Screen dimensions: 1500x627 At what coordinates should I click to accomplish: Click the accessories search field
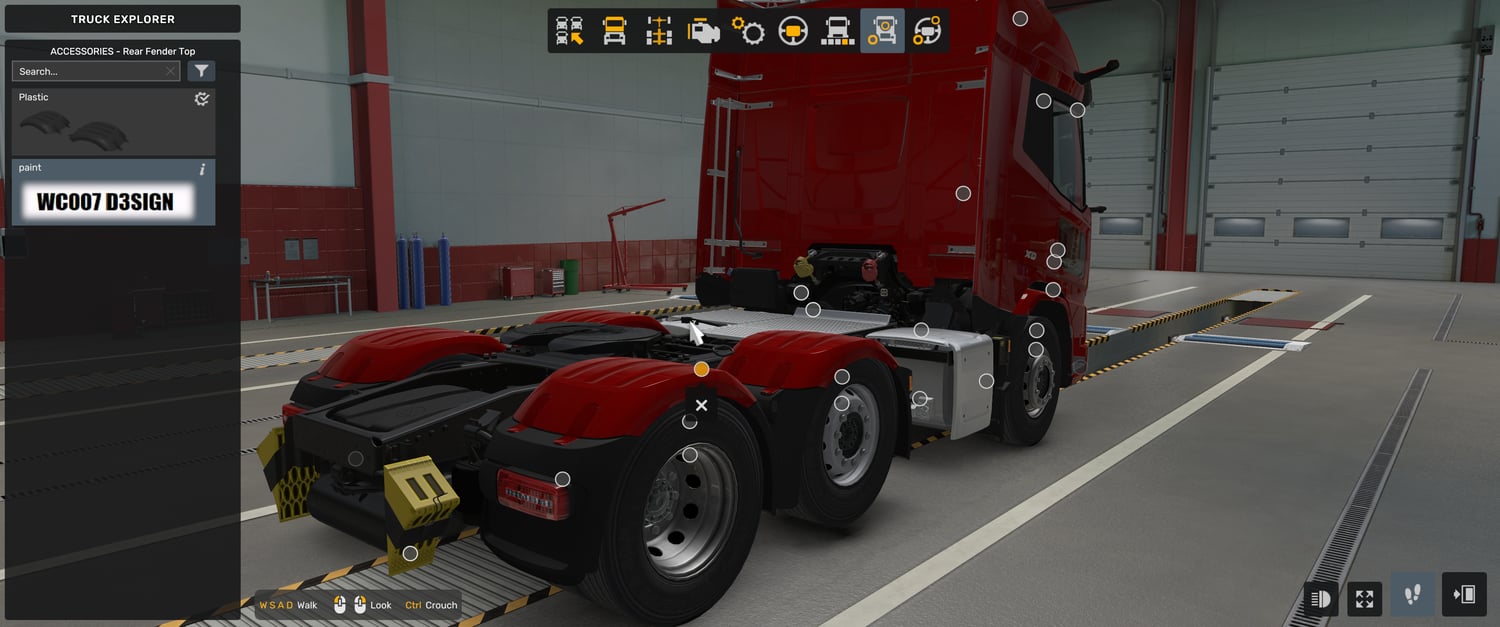(x=88, y=71)
